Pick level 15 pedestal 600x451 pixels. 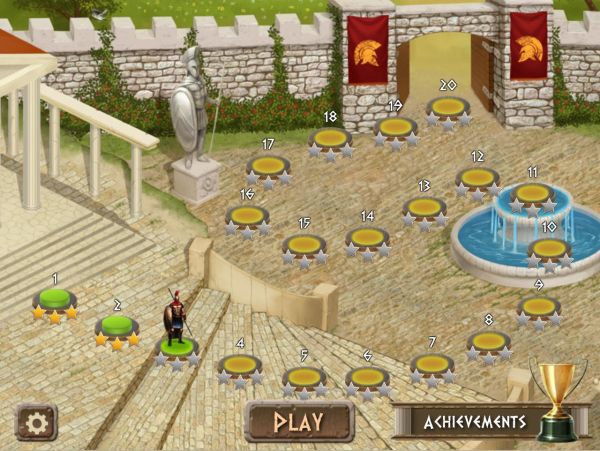click(304, 245)
